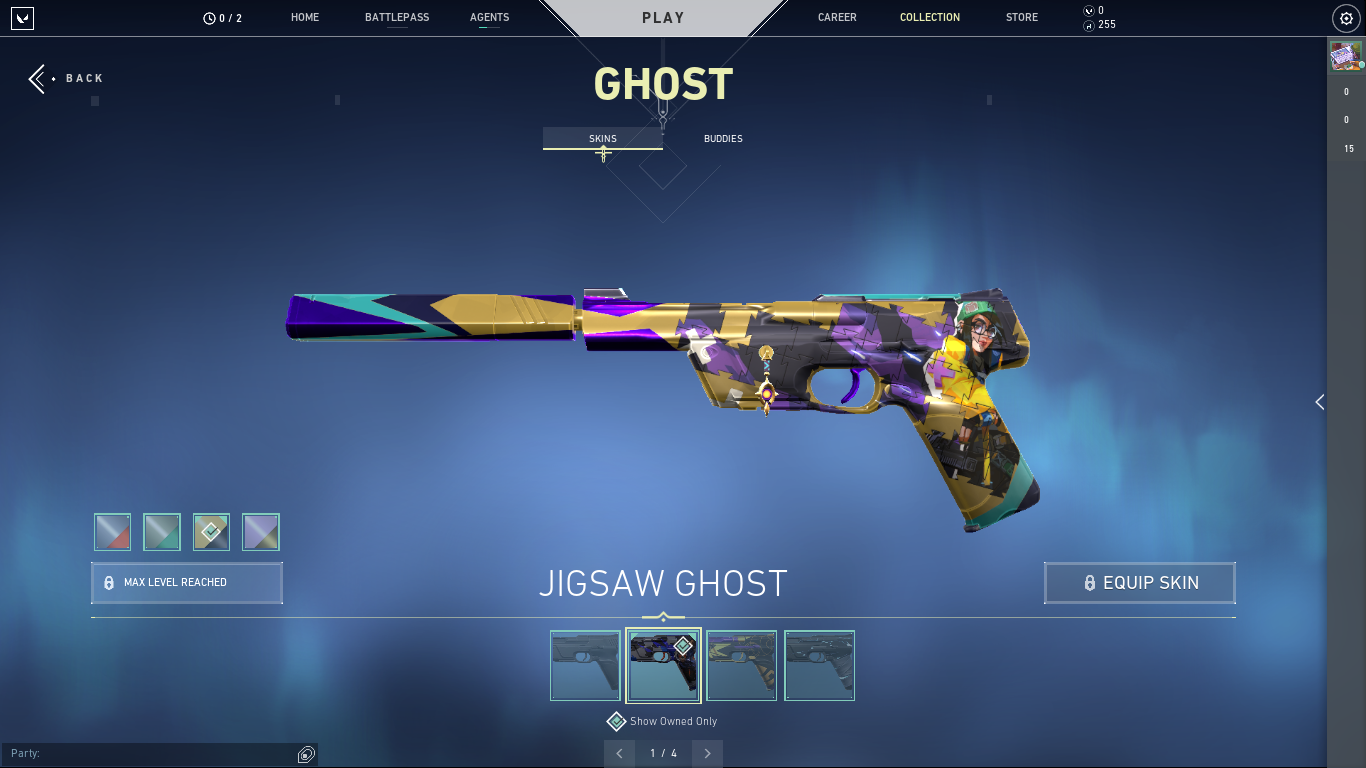The image size is (1366, 768).
Task: Choose the teal color variant swatch
Action: click(x=162, y=532)
